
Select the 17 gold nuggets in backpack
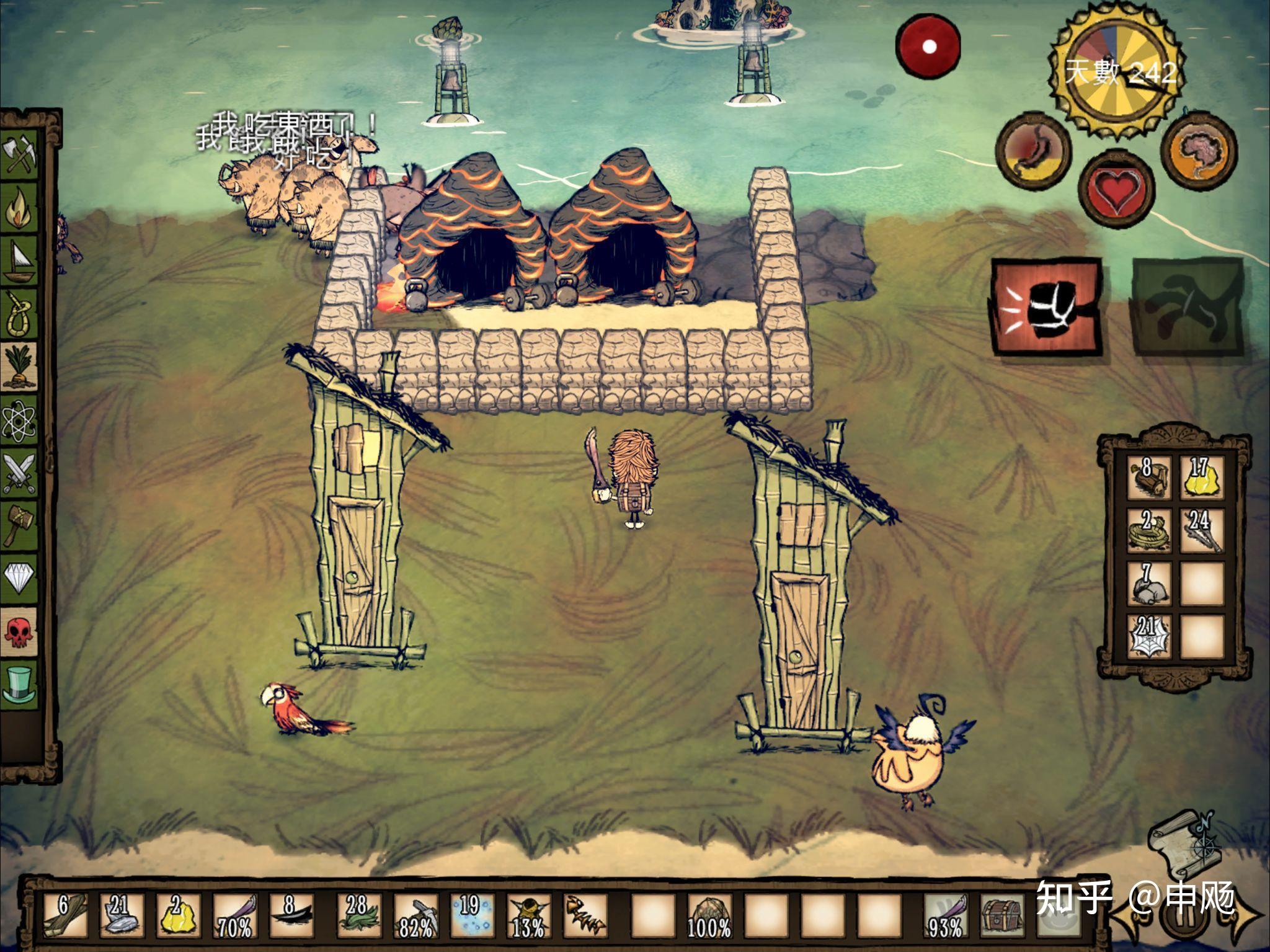pyautogui.click(x=1201, y=478)
